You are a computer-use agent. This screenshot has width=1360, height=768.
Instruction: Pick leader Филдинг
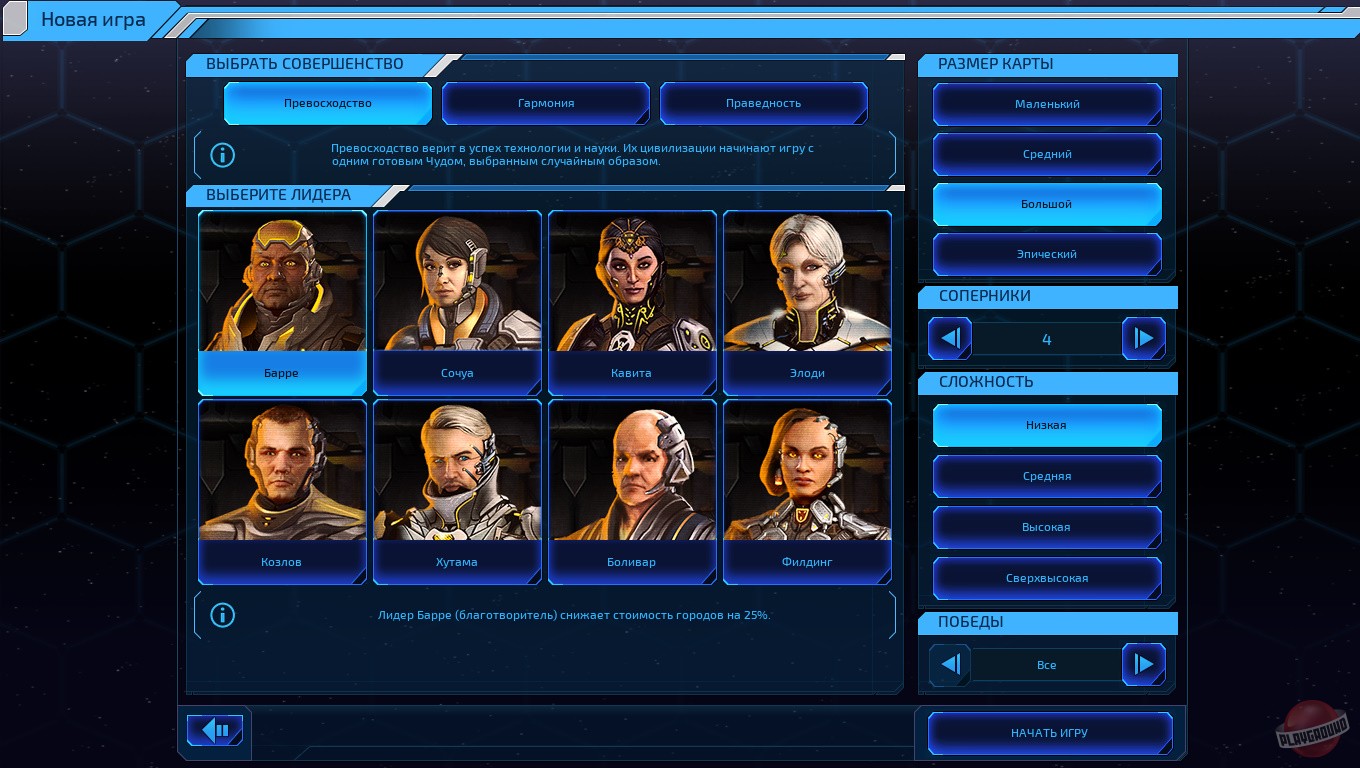(x=807, y=490)
